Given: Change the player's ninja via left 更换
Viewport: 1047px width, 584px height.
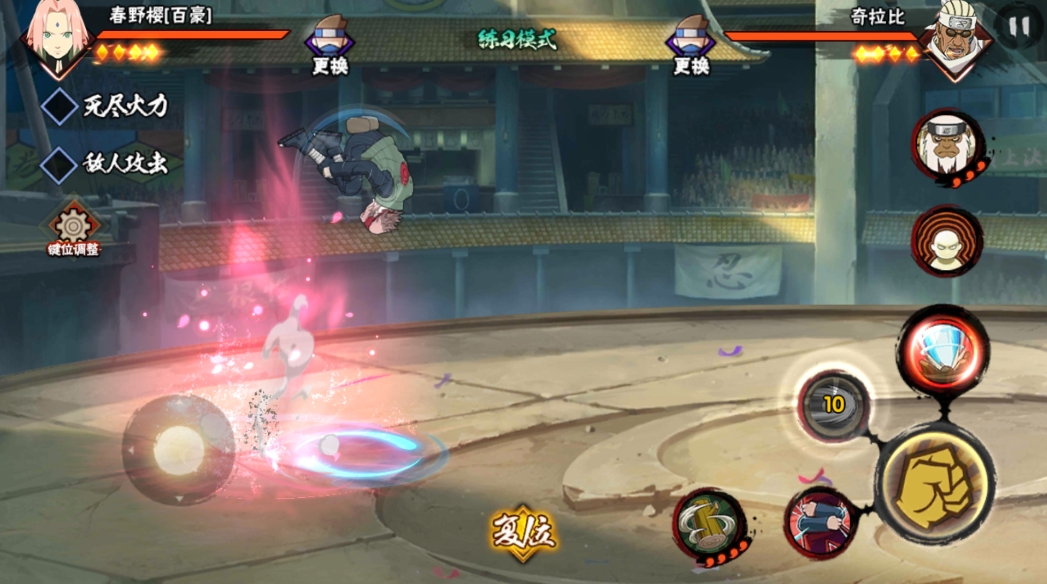Looking at the screenshot, I should 330,46.
